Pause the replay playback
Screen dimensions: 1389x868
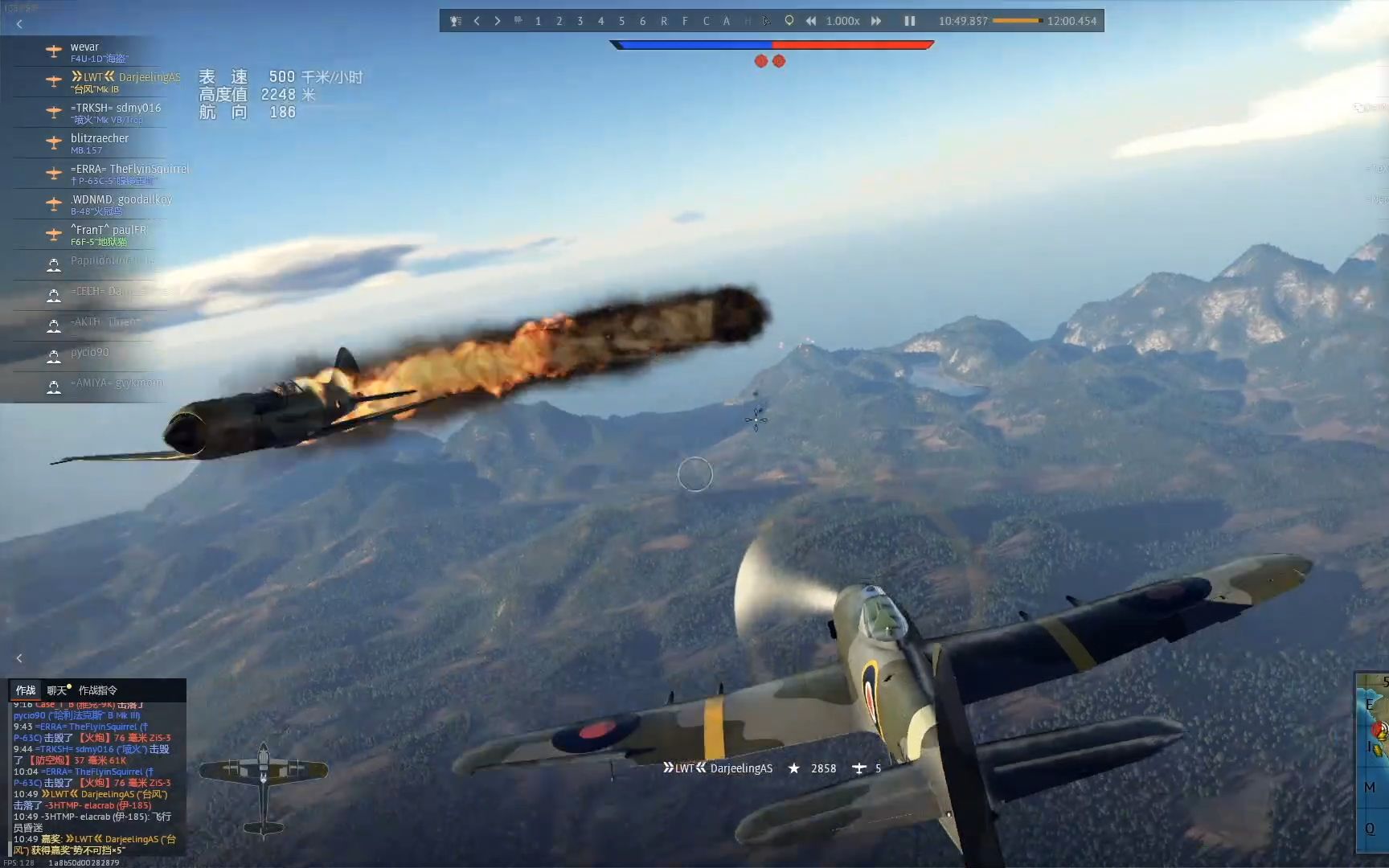pyautogui.click(x=909, y=21)
